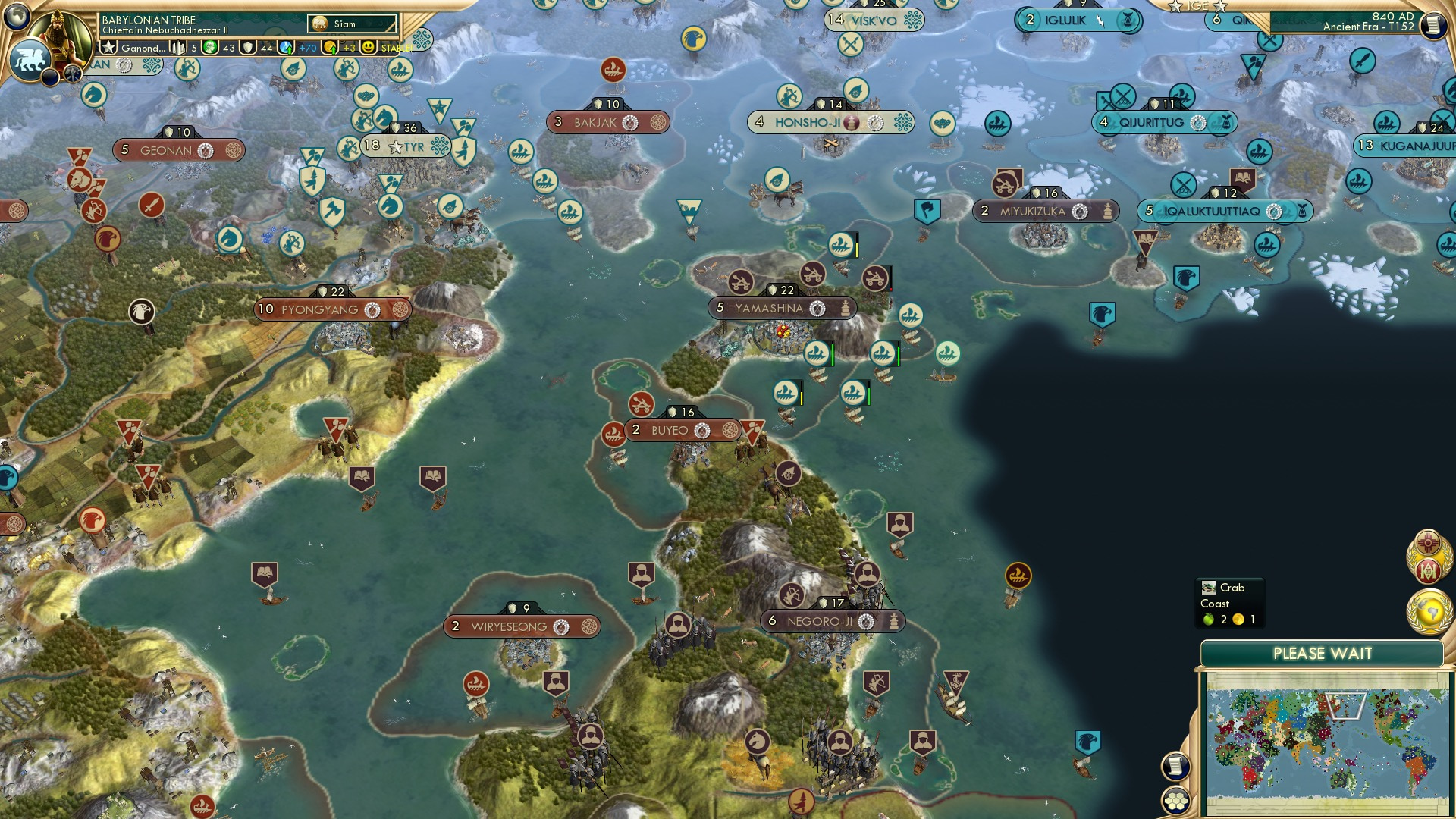Open the notification scroll log icon
Viewport: 1456px width, 819px height.
[1175, 767]
